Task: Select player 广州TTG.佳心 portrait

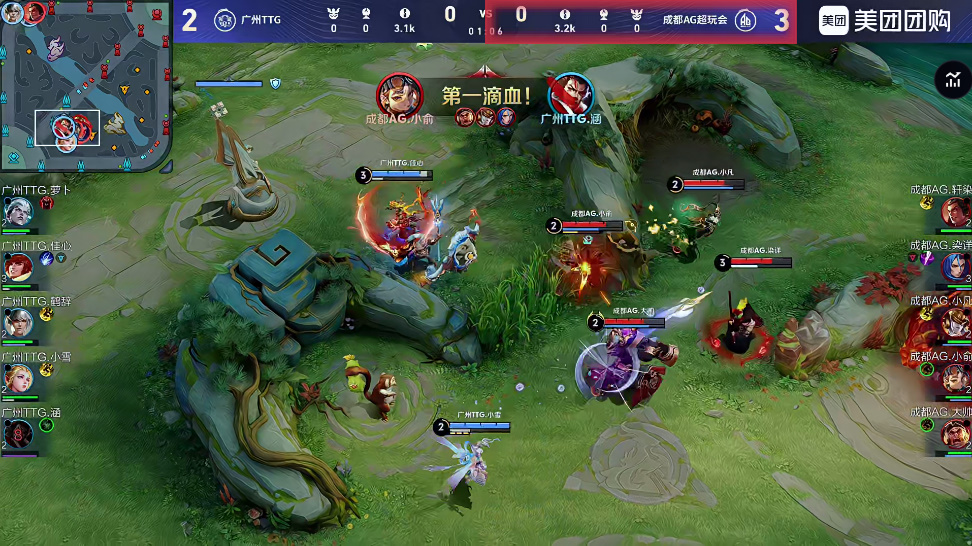Action: 17,266
